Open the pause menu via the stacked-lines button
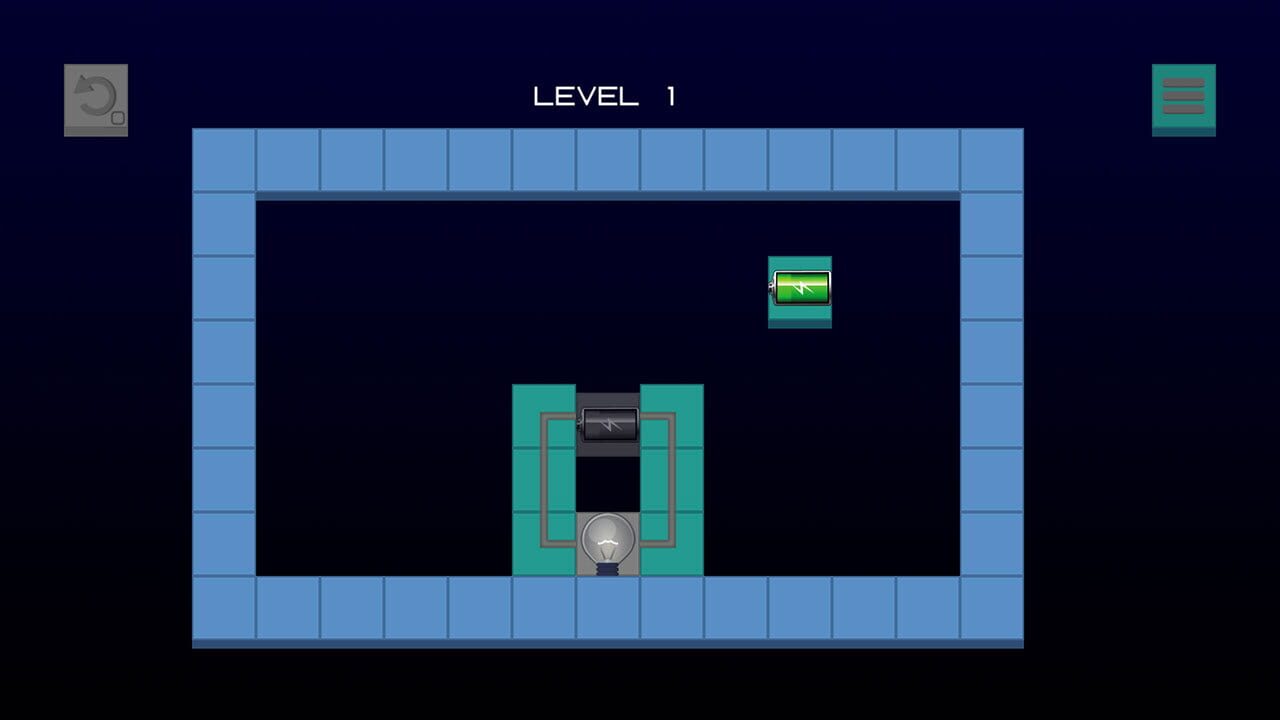This screenshot has width=1280, height=720. click(x=1184, y=97)
